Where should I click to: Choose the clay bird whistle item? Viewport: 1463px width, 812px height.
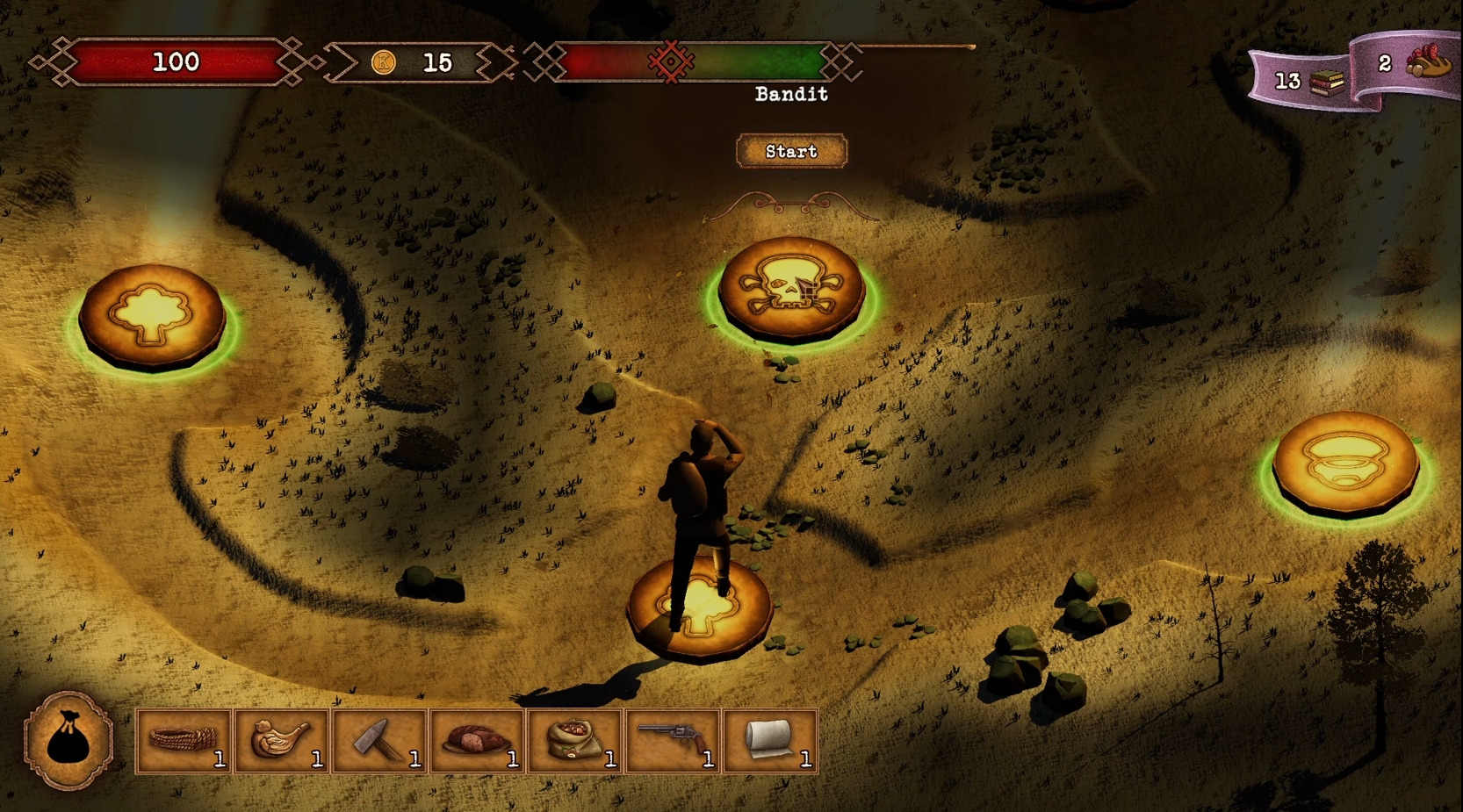[x=282, y=742]
